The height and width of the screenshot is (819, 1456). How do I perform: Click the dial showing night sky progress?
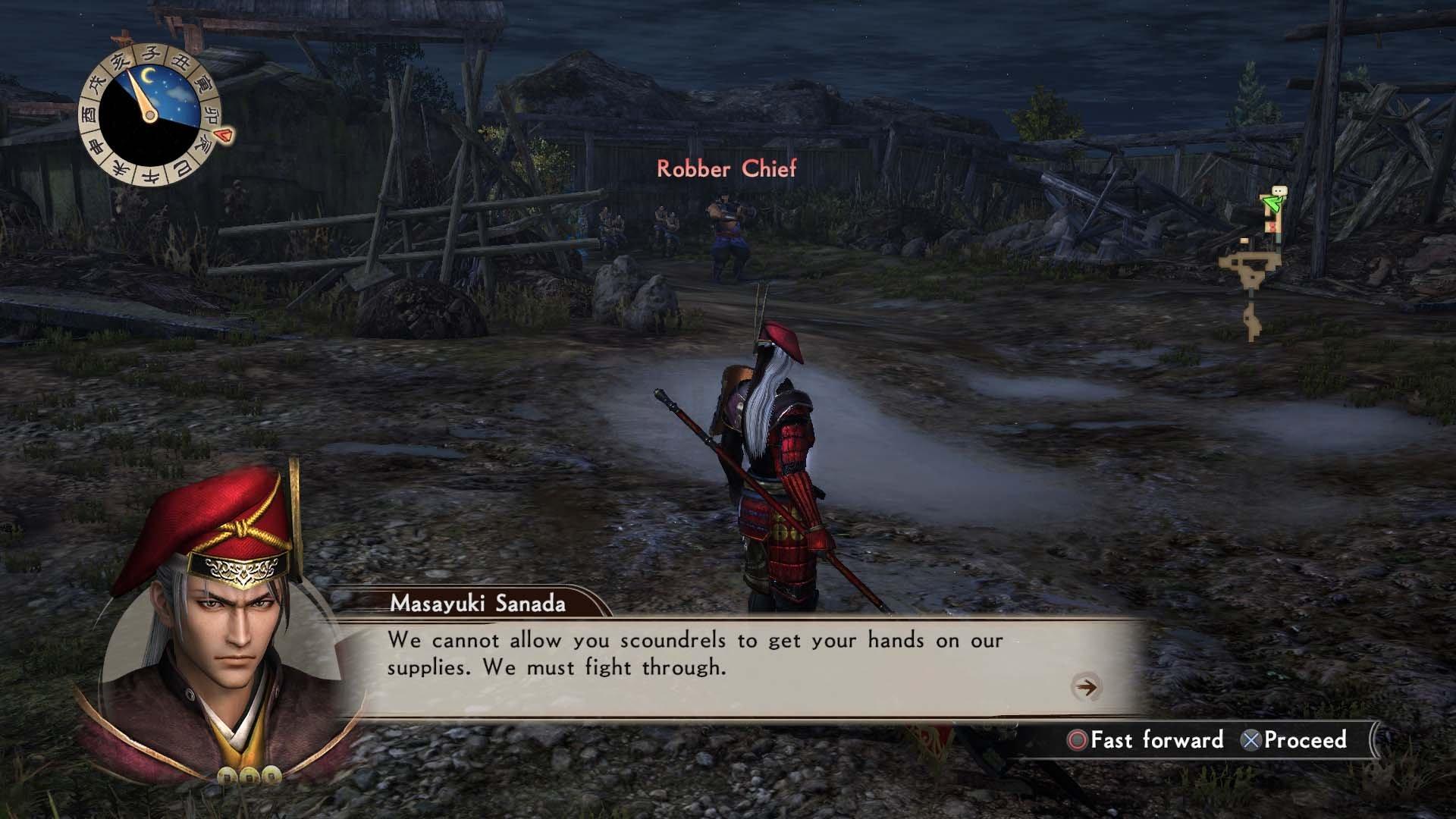151,114
